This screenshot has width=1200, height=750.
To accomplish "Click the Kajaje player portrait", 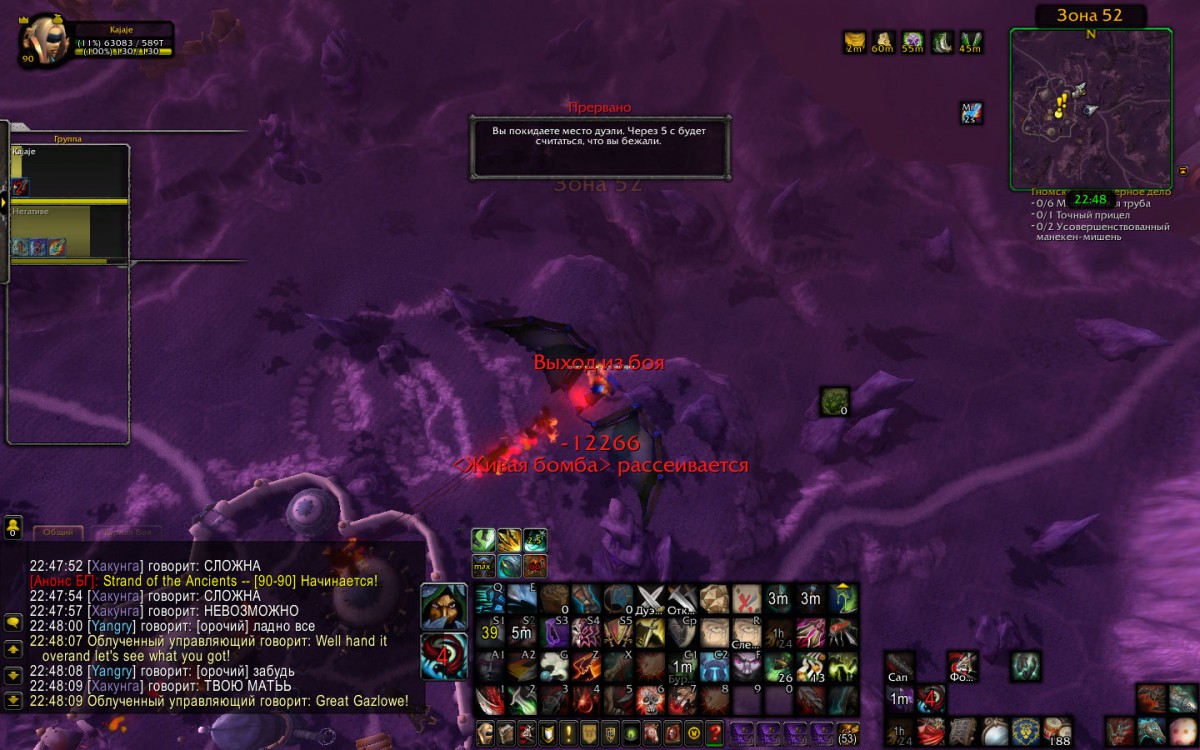I will pyautogui.click(x=44, y=39).
